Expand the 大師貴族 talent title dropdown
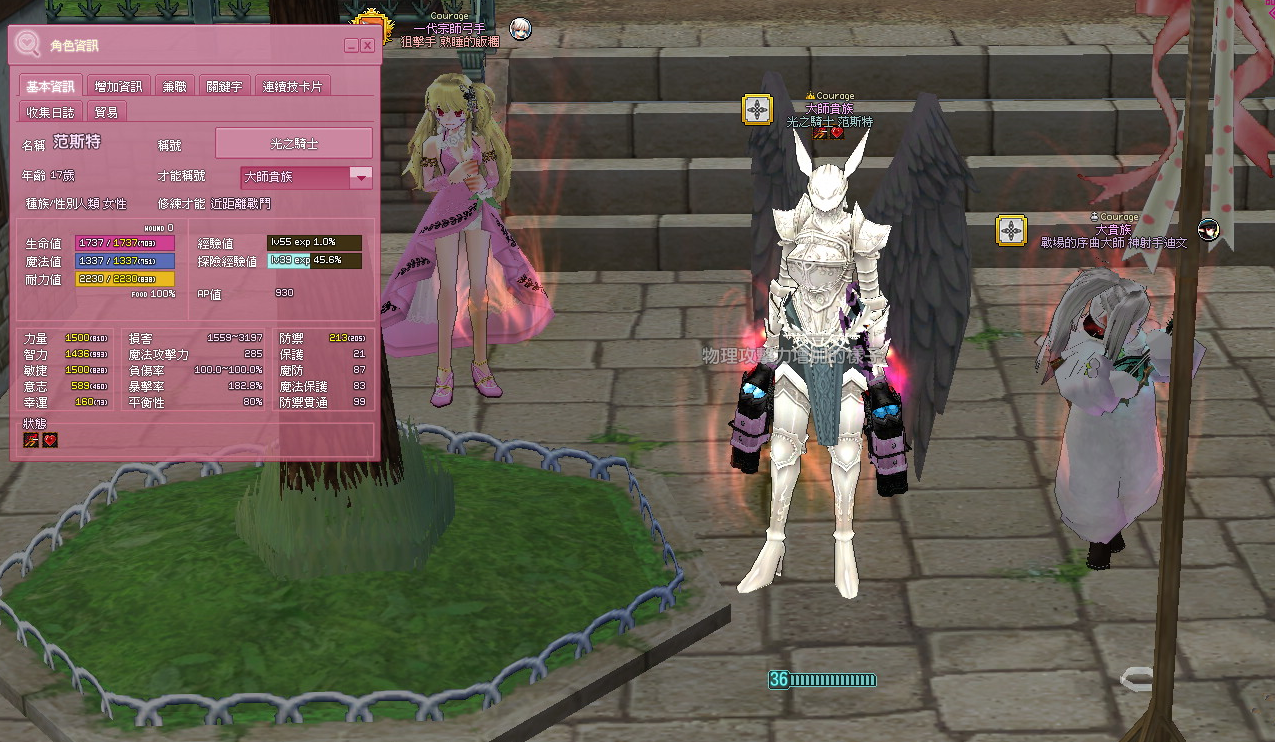Viewport: 1275px width, 742px height. click(x=360, y=177)
